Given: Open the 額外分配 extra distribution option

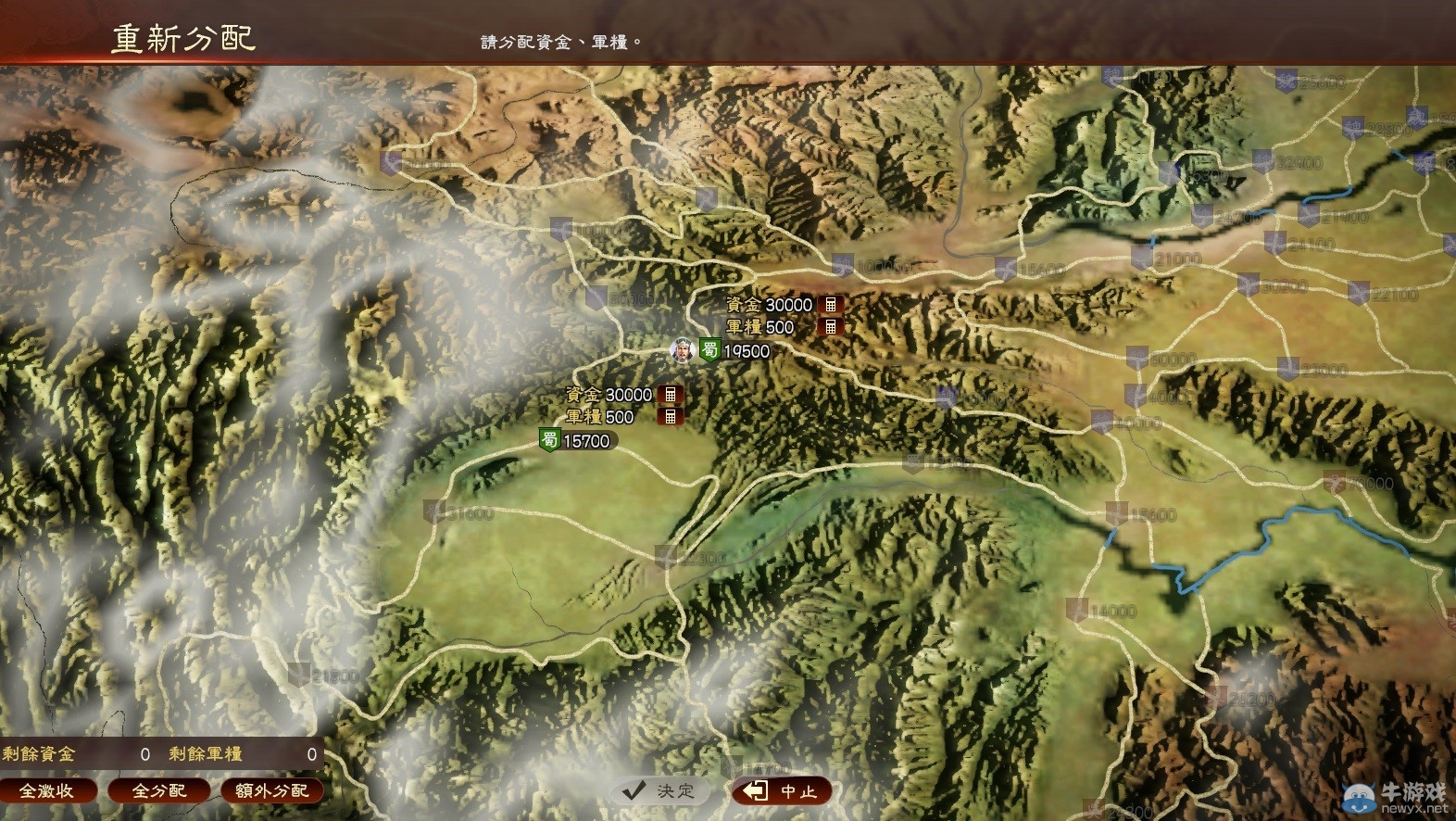Looking at the screenshot, I should (x=271, y=791).
